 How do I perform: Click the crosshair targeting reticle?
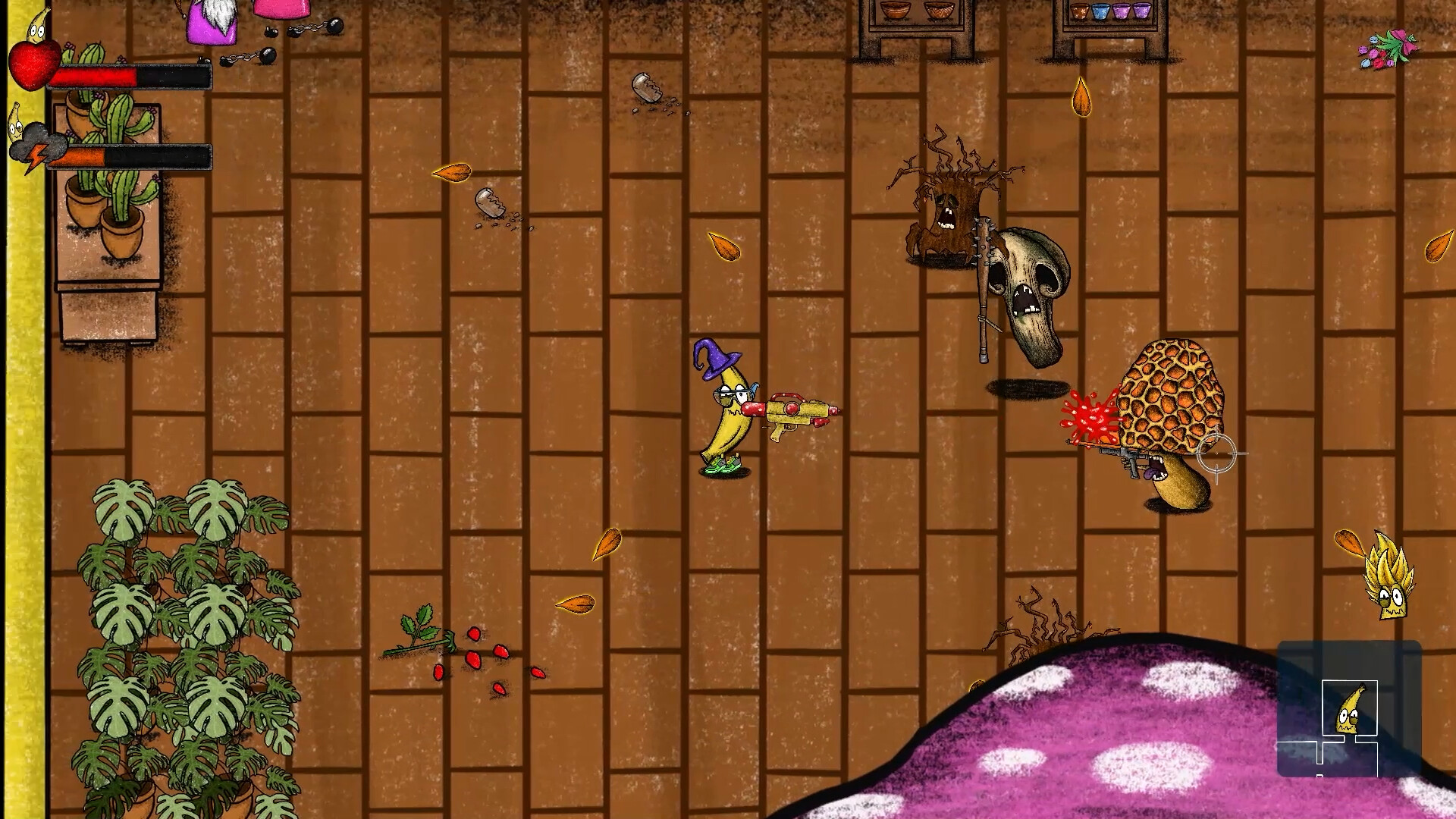(1216, 452)
